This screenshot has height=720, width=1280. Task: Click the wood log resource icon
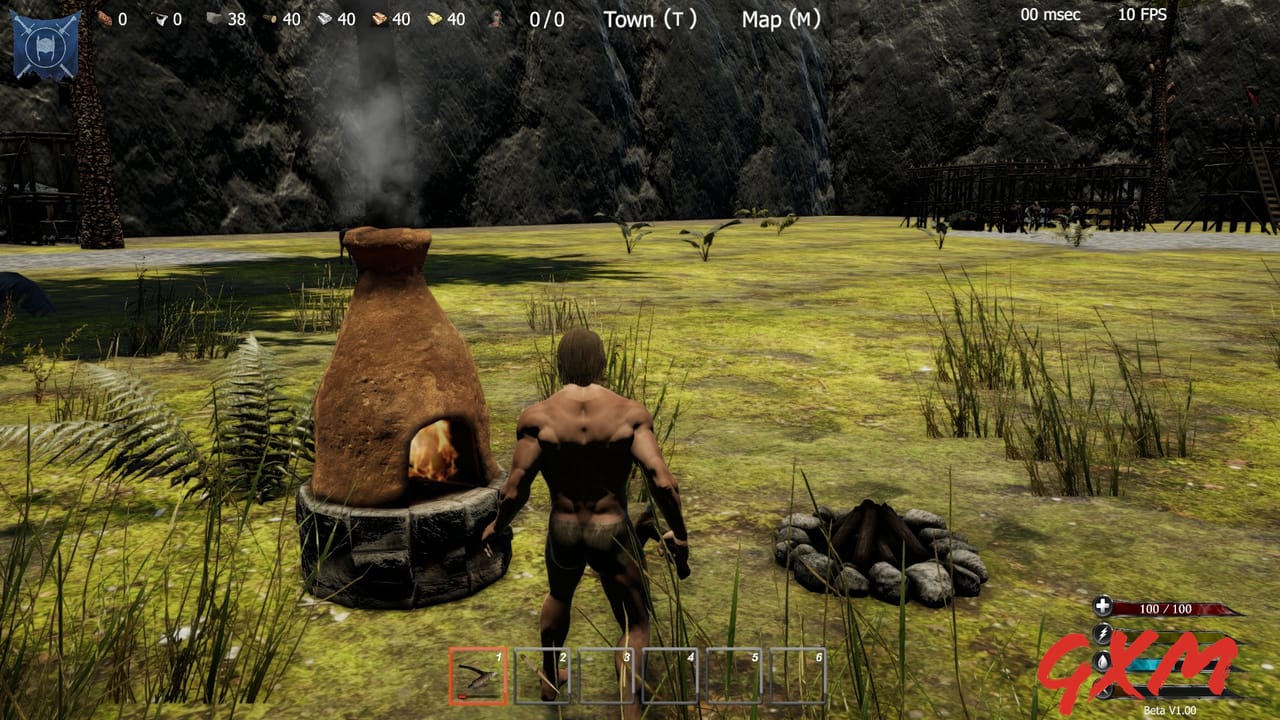point(269,18)
